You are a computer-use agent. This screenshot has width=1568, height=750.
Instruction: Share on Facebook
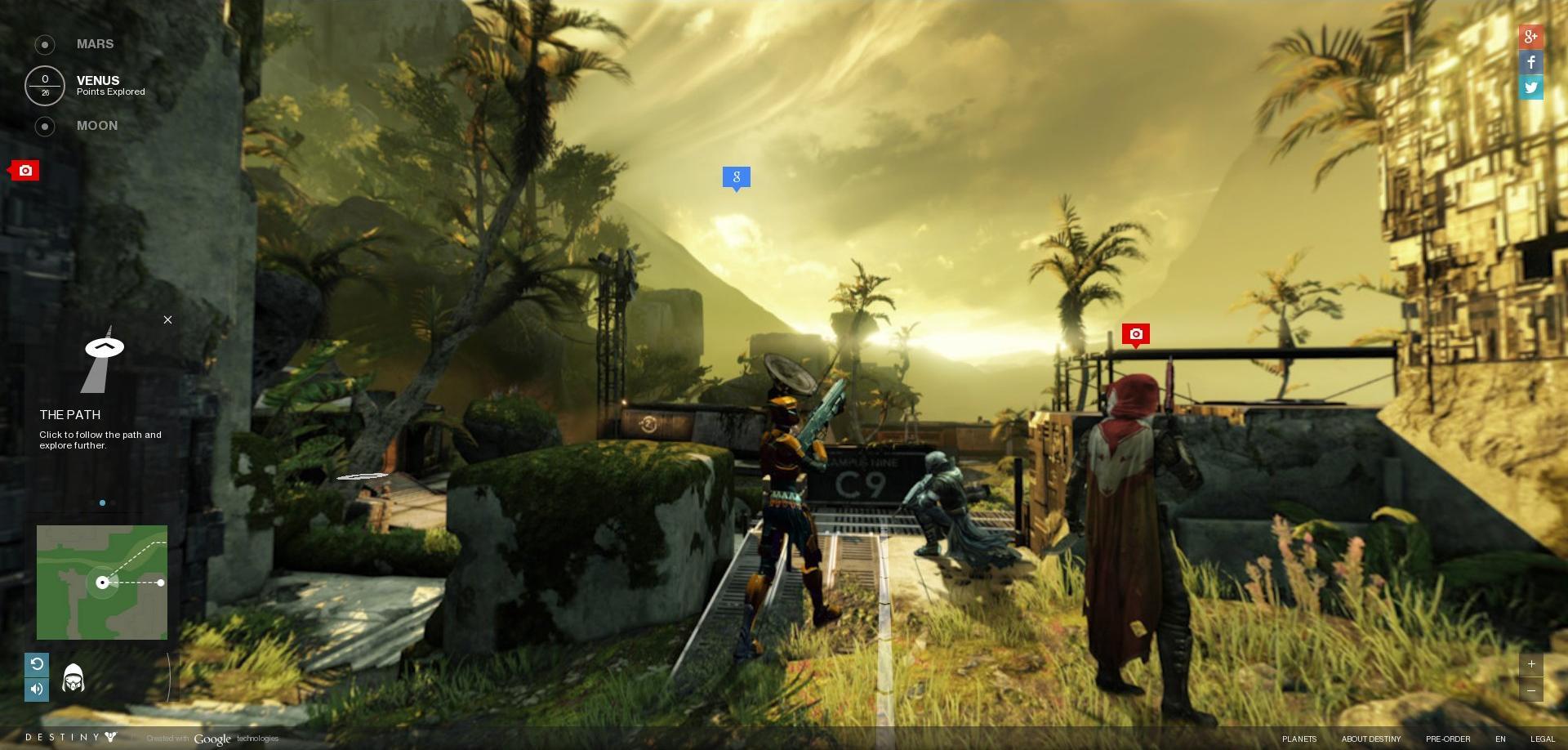click(1530, 62)
